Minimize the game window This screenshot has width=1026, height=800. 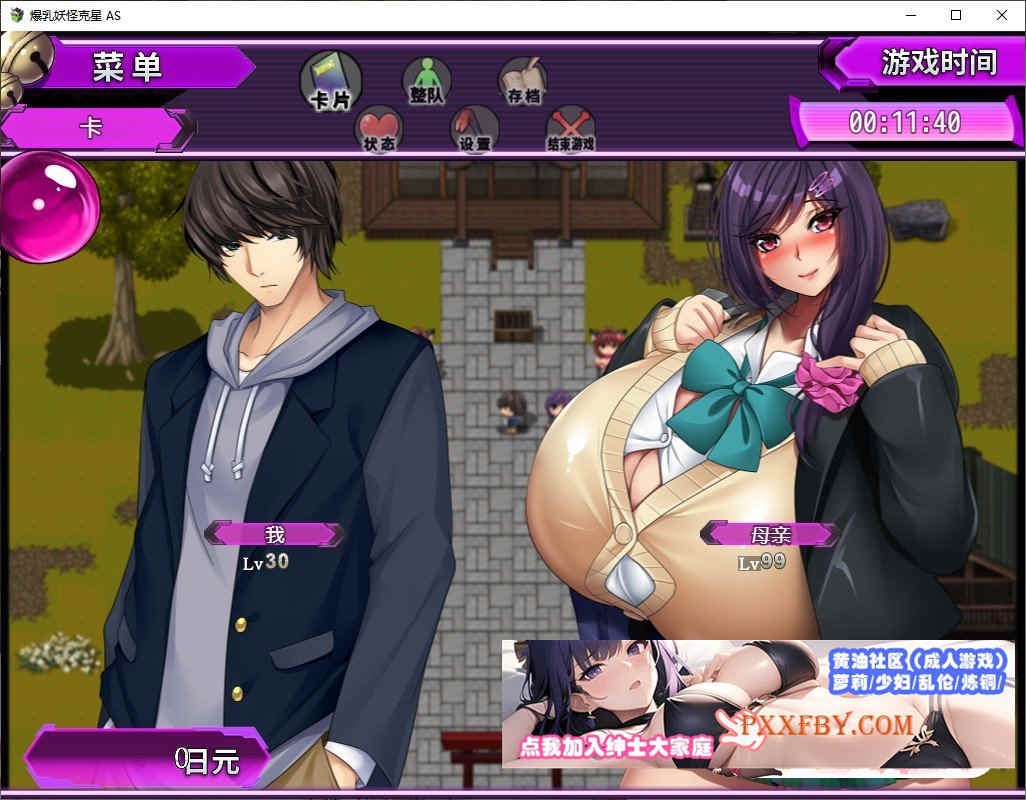(910, 15)
